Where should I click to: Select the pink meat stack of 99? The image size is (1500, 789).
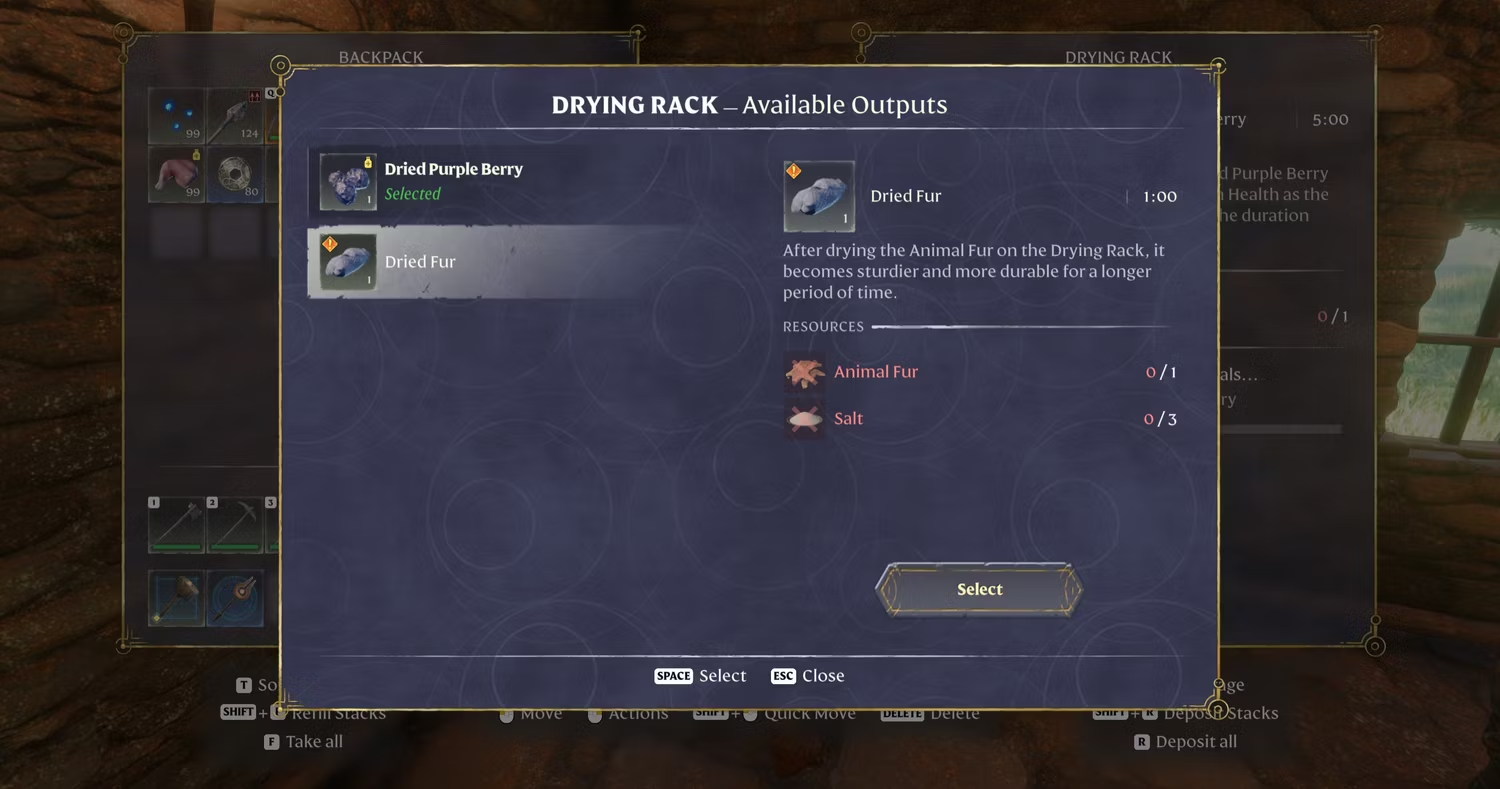click(177, 174)
